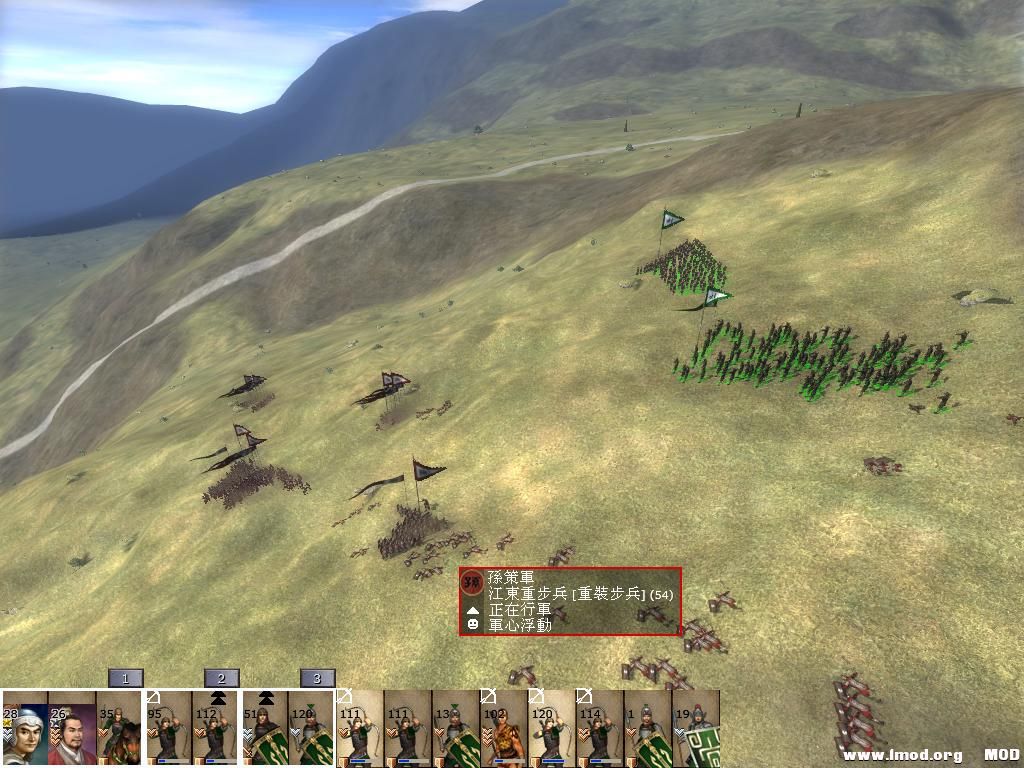Viewport: 1024px width, 768px height.
Task: Choose the bare-chested warrior card showing 102
Action: coord(503,728)
